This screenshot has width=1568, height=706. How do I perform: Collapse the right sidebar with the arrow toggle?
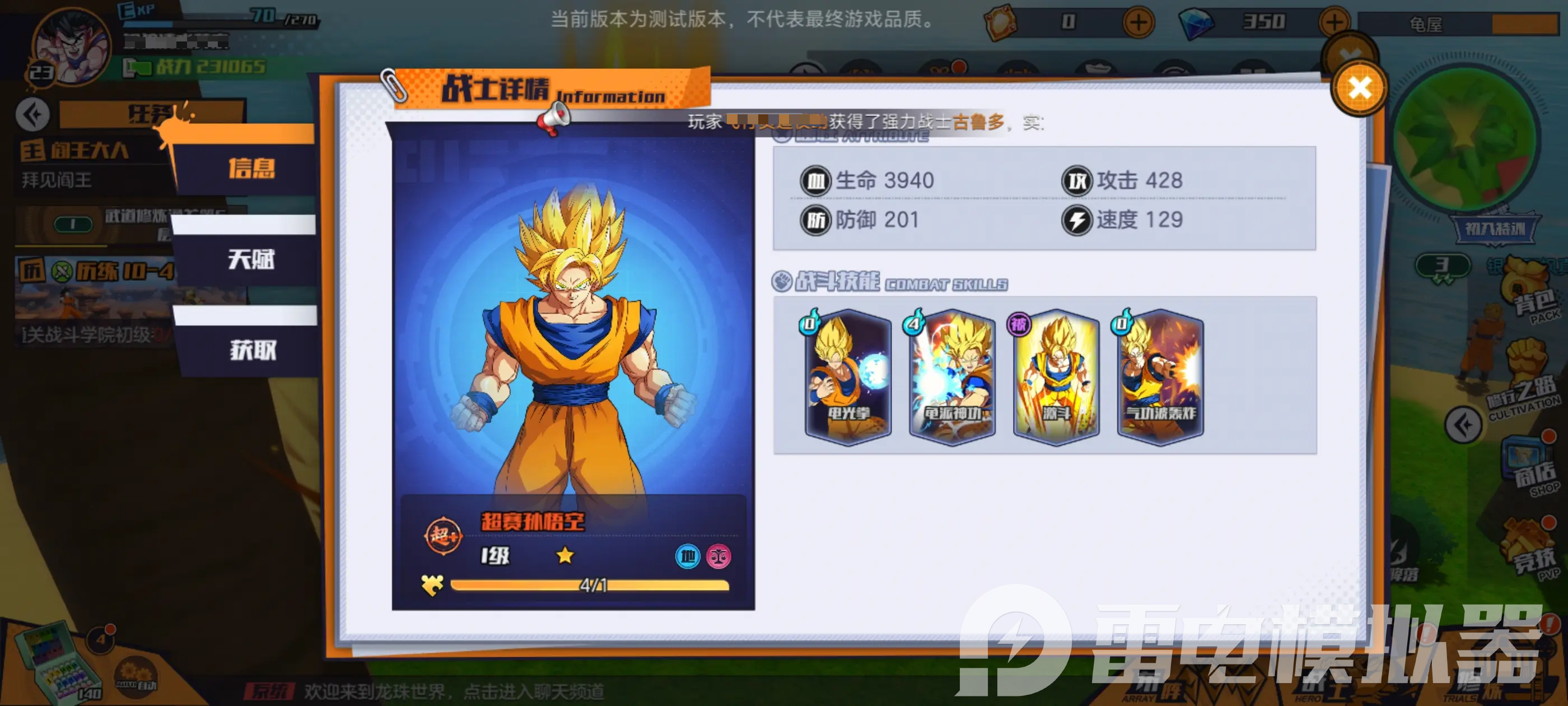[x=1464, y=425]
